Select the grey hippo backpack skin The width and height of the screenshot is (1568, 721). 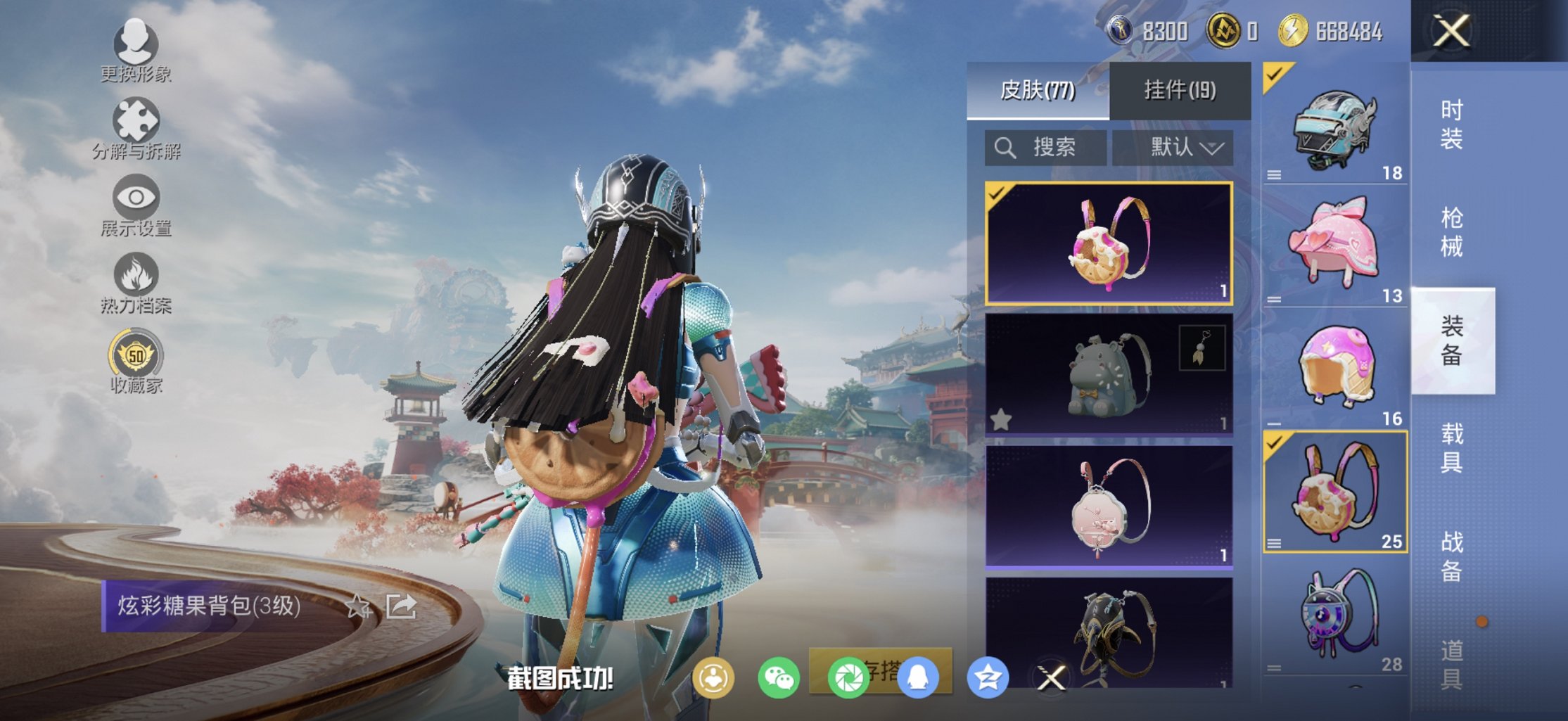(1109, 374)
